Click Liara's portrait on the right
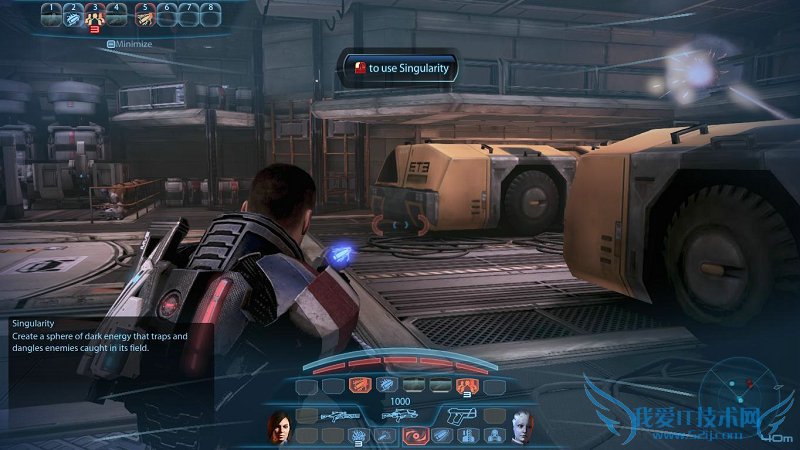The height and width of the screenshot is (450, 800). 520,427
